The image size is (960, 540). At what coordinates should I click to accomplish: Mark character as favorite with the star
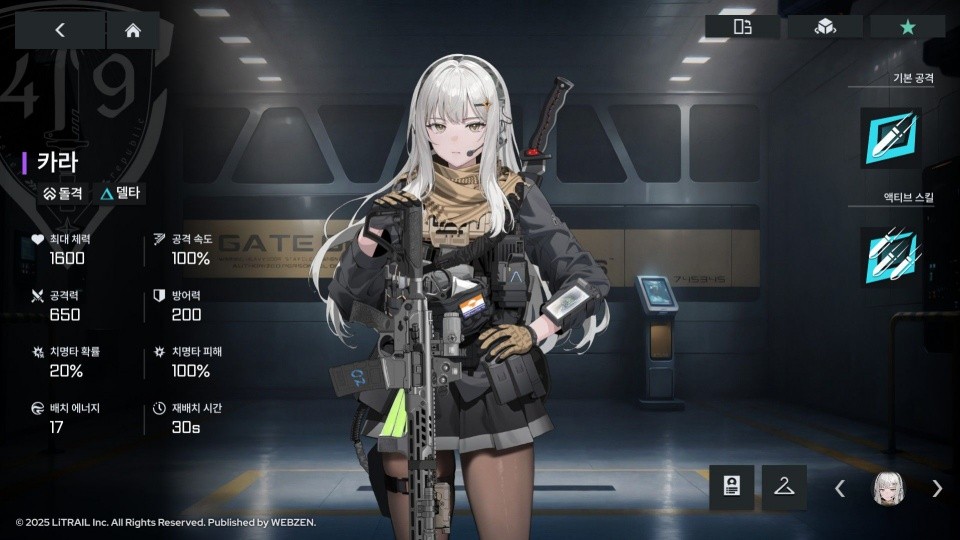907,27
